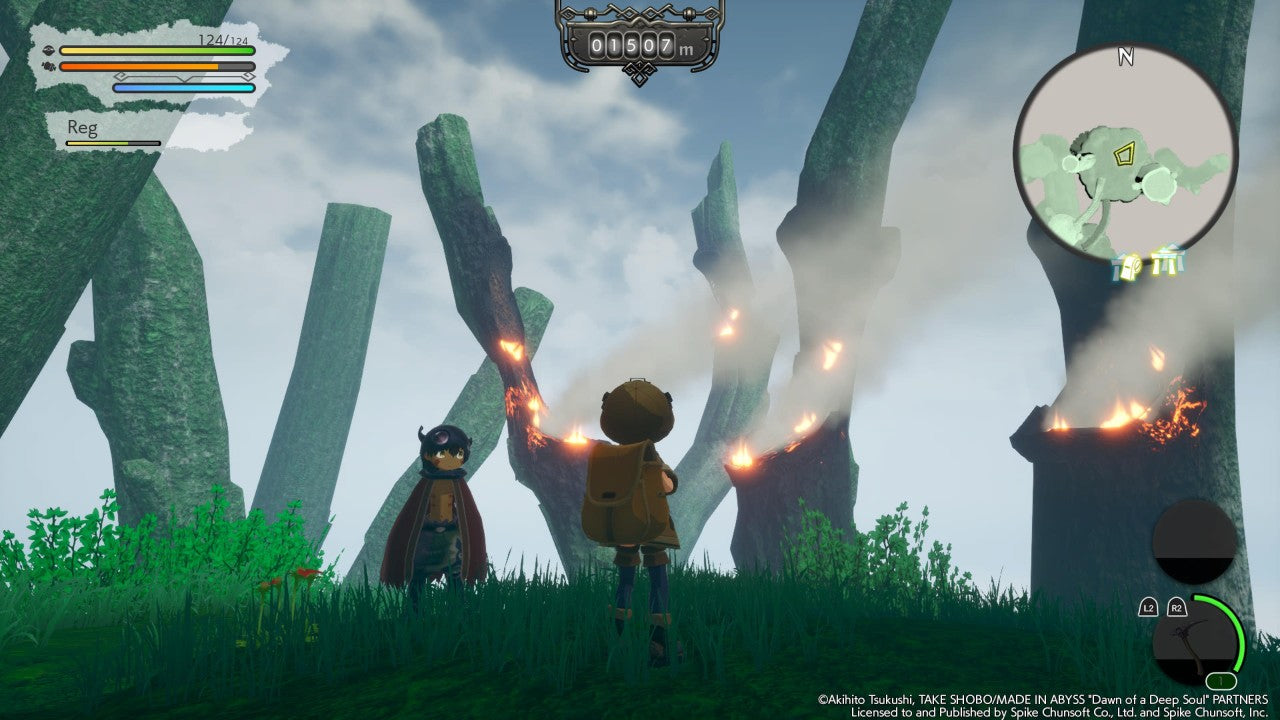Screen dimensions: 1280x720
Task: Click the whistle icon below the minimap
Action: point(1127,267)
